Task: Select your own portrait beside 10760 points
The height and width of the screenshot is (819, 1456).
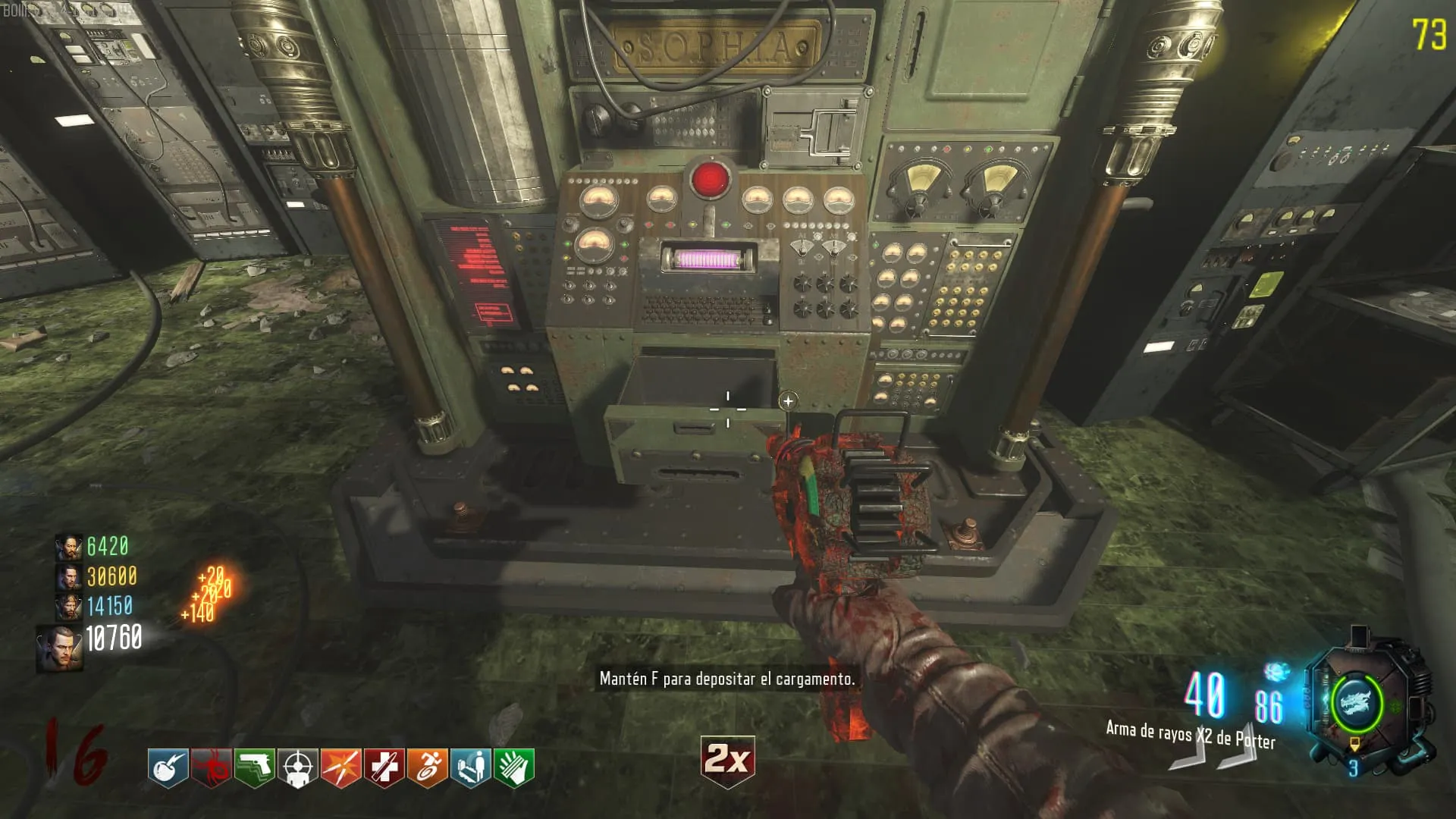Action: coord(61,648)
